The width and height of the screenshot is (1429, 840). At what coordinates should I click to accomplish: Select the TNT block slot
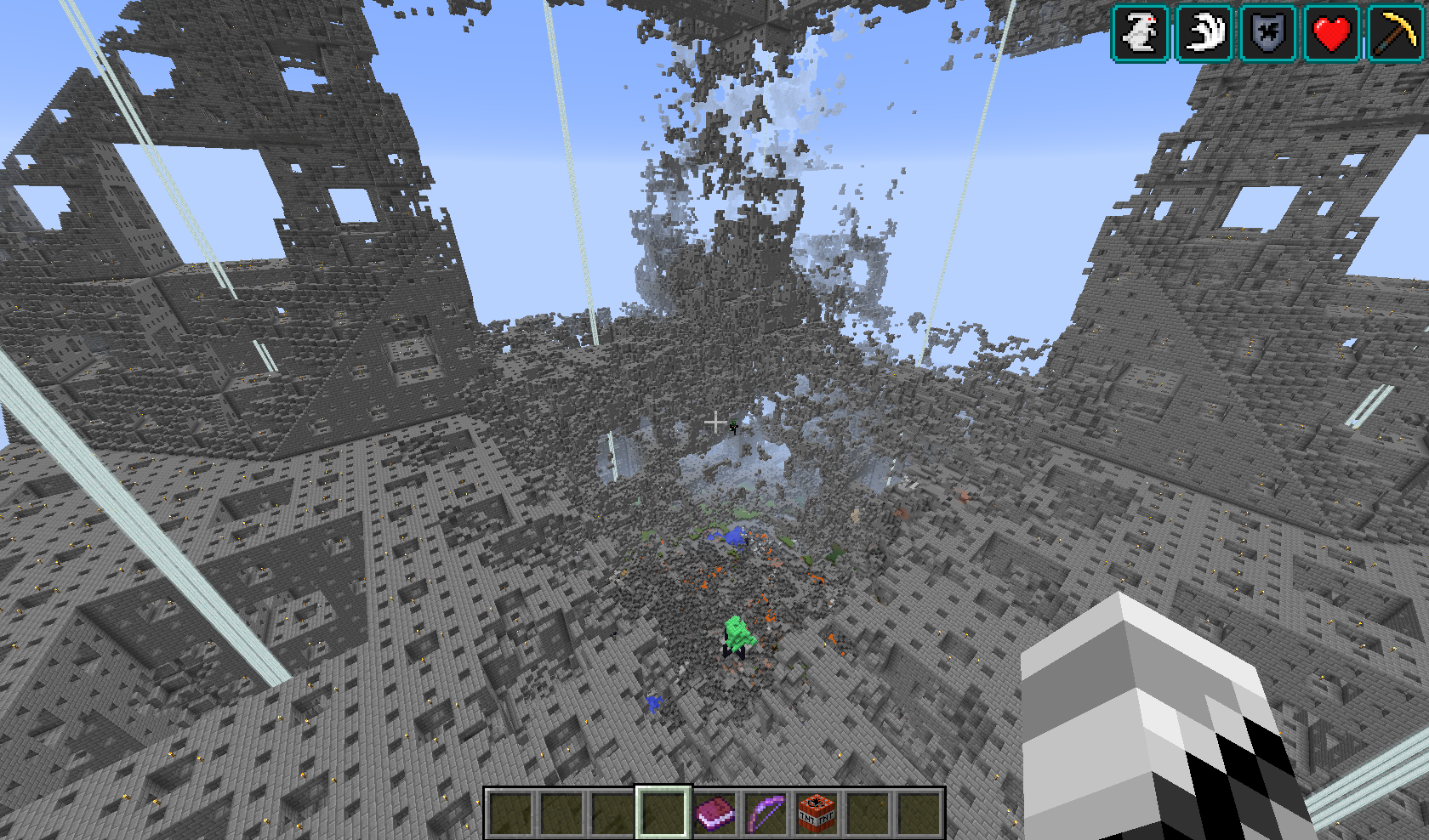point(817,812)
